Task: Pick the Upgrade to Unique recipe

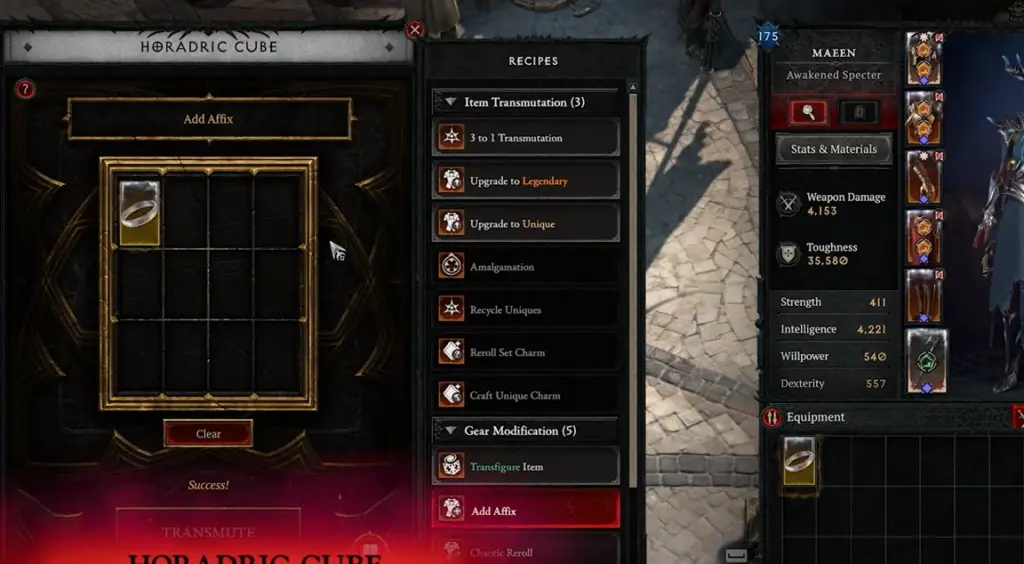Action: 526,224
